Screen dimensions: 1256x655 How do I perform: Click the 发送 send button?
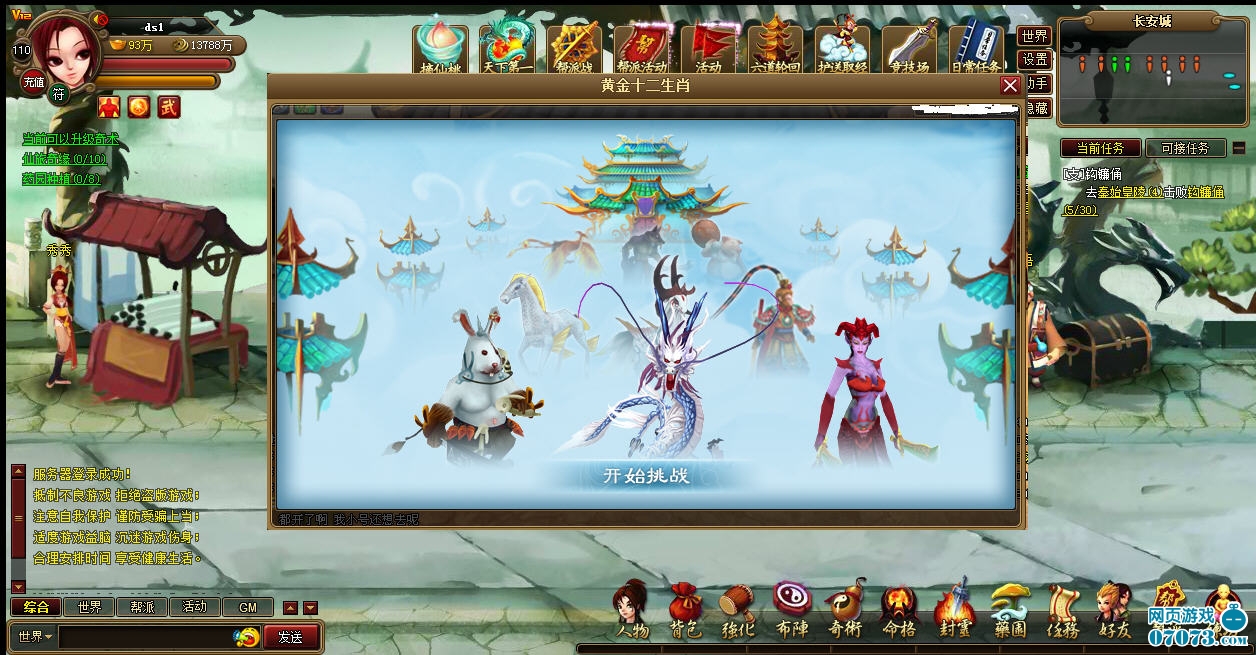coord(290,637)
